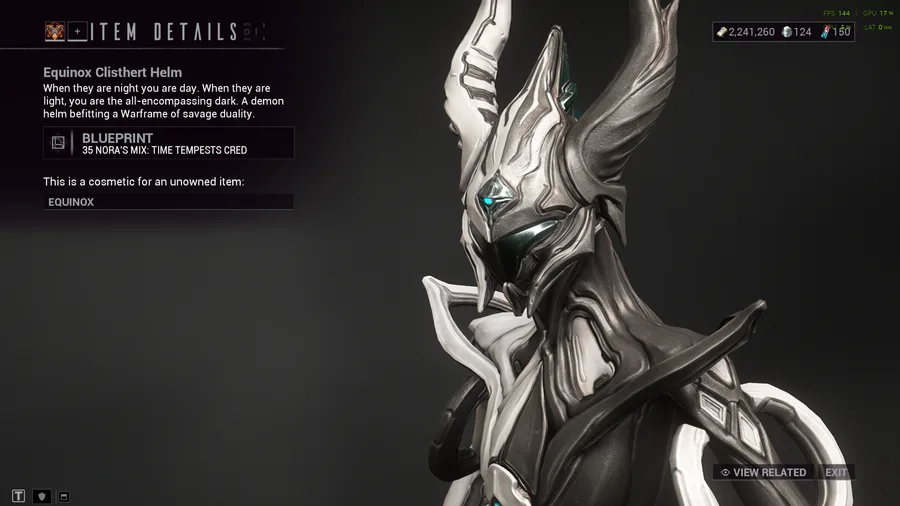Select the Blueprint purchase row
900x506 pixels.
pos(169,143)
